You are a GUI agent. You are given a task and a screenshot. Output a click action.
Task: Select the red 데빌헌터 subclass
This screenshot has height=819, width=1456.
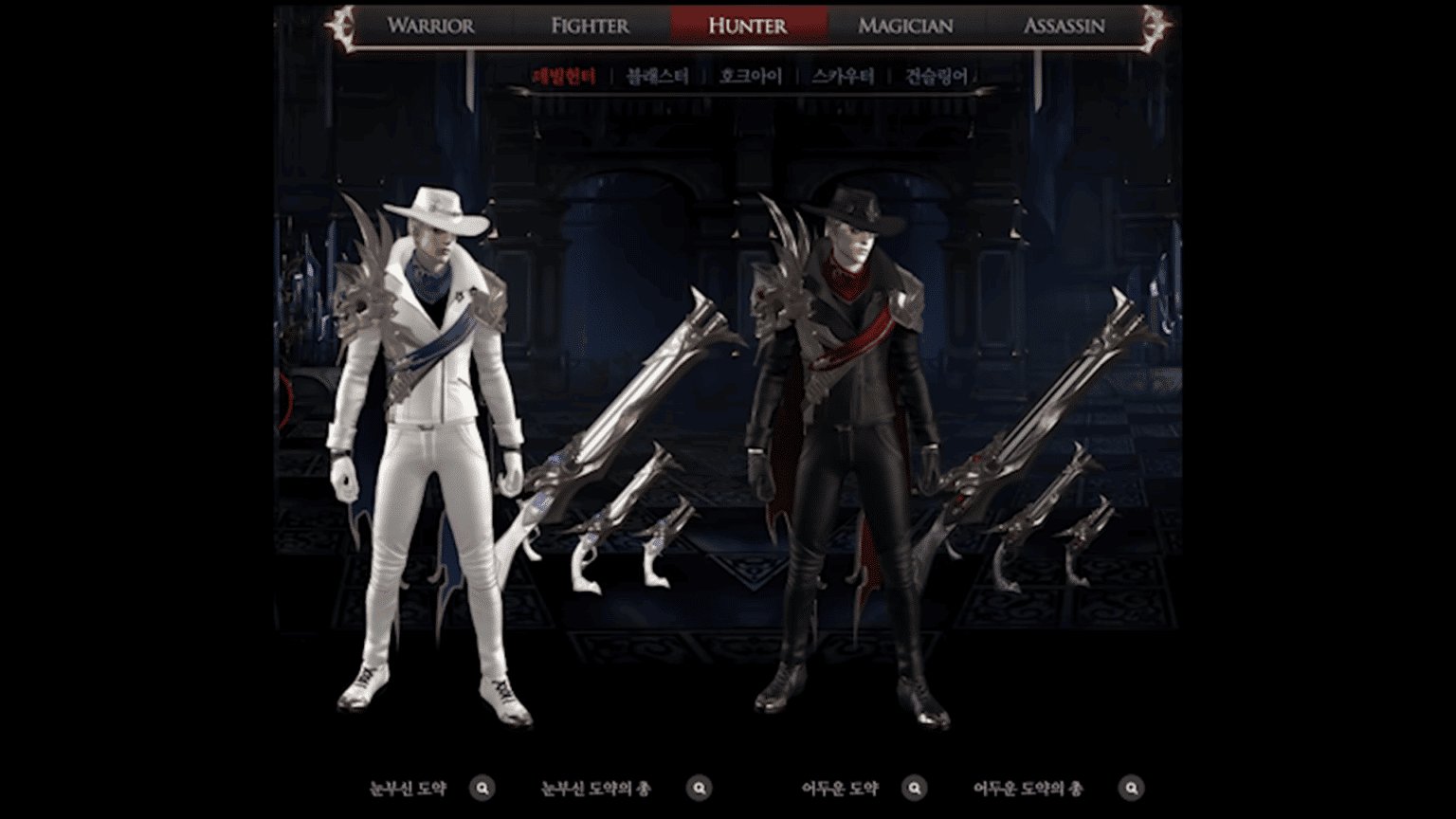(564, 77)
